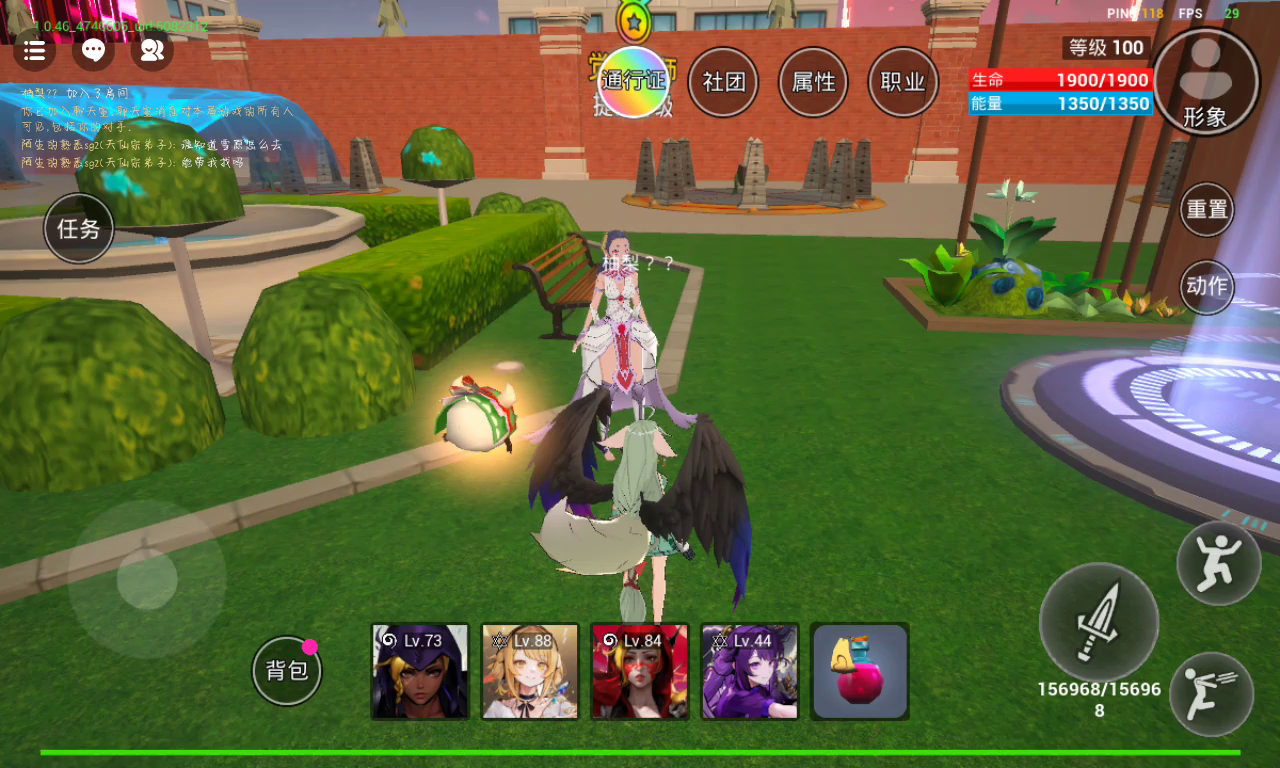Select the Lv.88 blonde character card
The height and width of the screenshot is (768, 1280).
(x=530, y=672)
